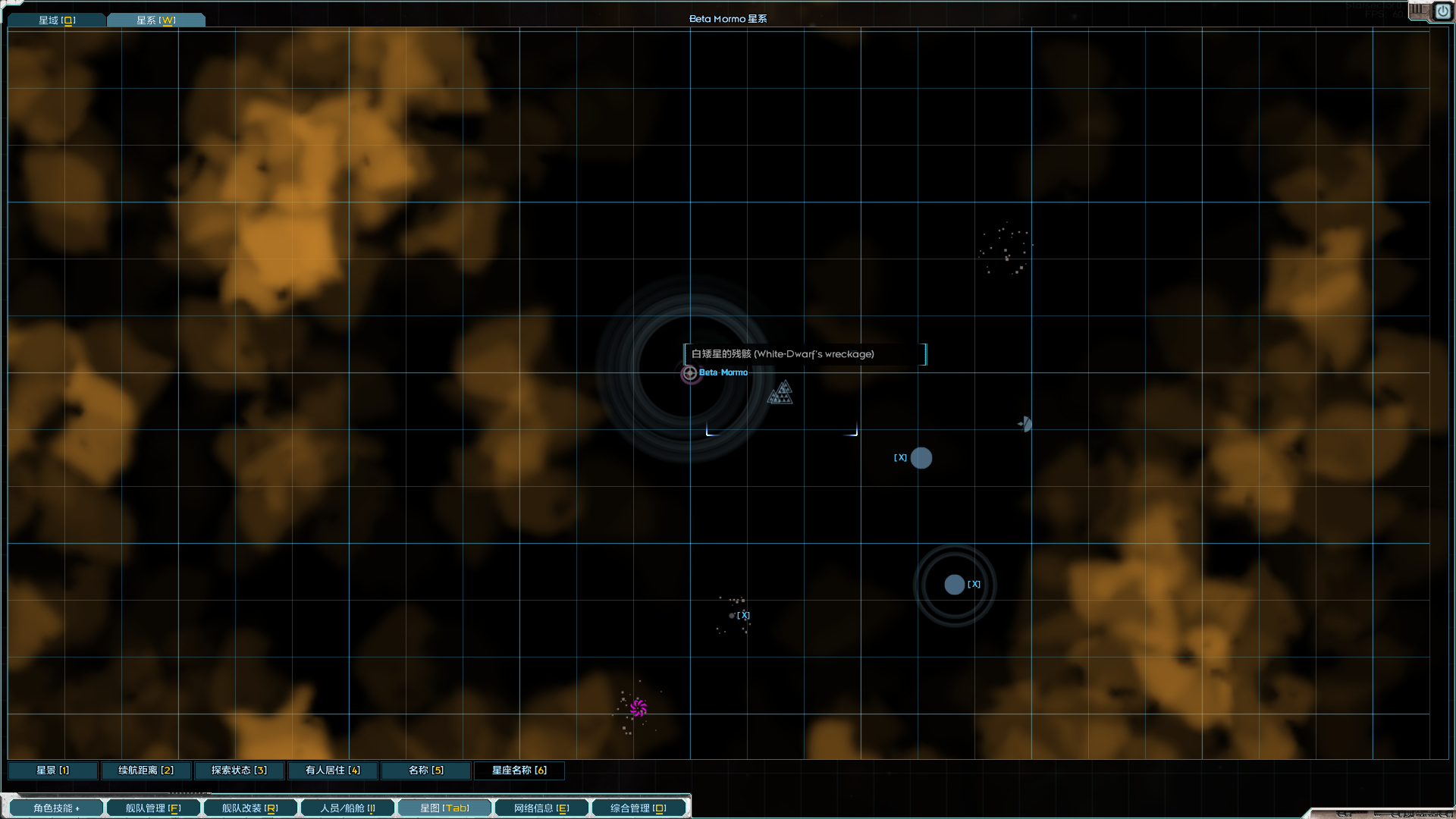
Task: Open the 舰队管理 [F] menu
Action: click(x=153, y=807)
